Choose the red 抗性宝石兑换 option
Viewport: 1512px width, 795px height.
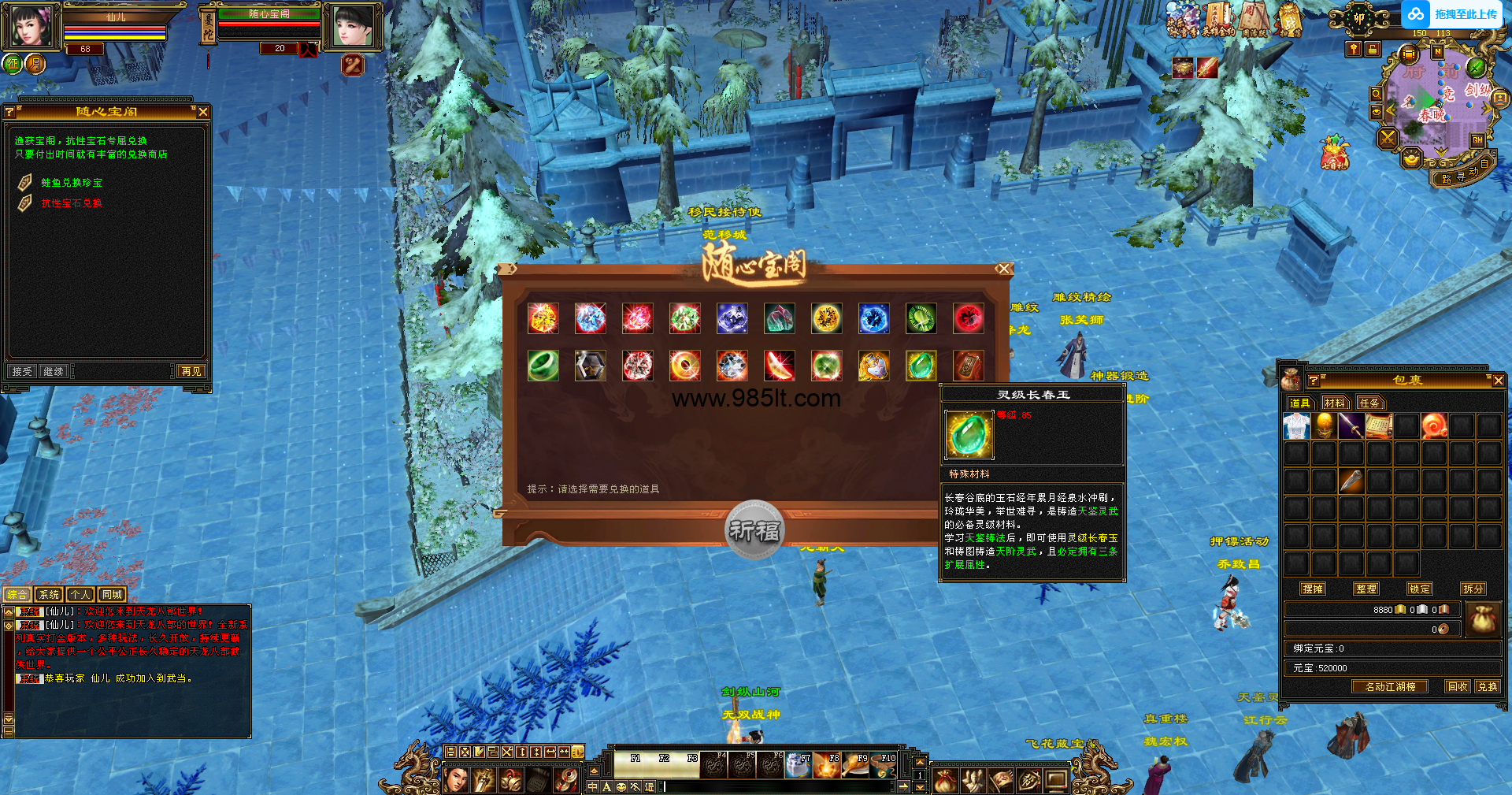pos(72,203)
